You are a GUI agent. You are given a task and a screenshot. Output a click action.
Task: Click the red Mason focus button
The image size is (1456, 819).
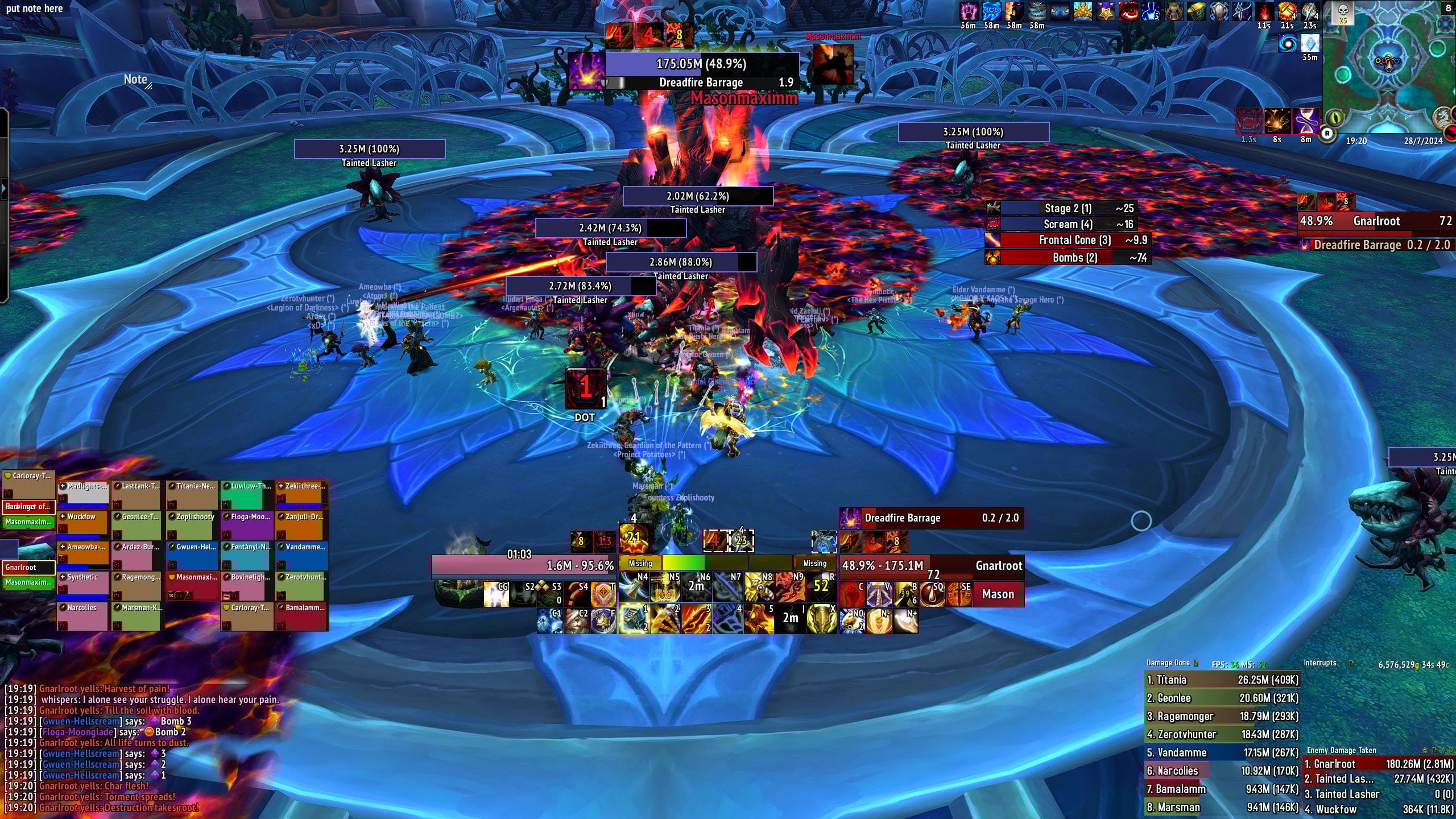click(x=998, y=594)
